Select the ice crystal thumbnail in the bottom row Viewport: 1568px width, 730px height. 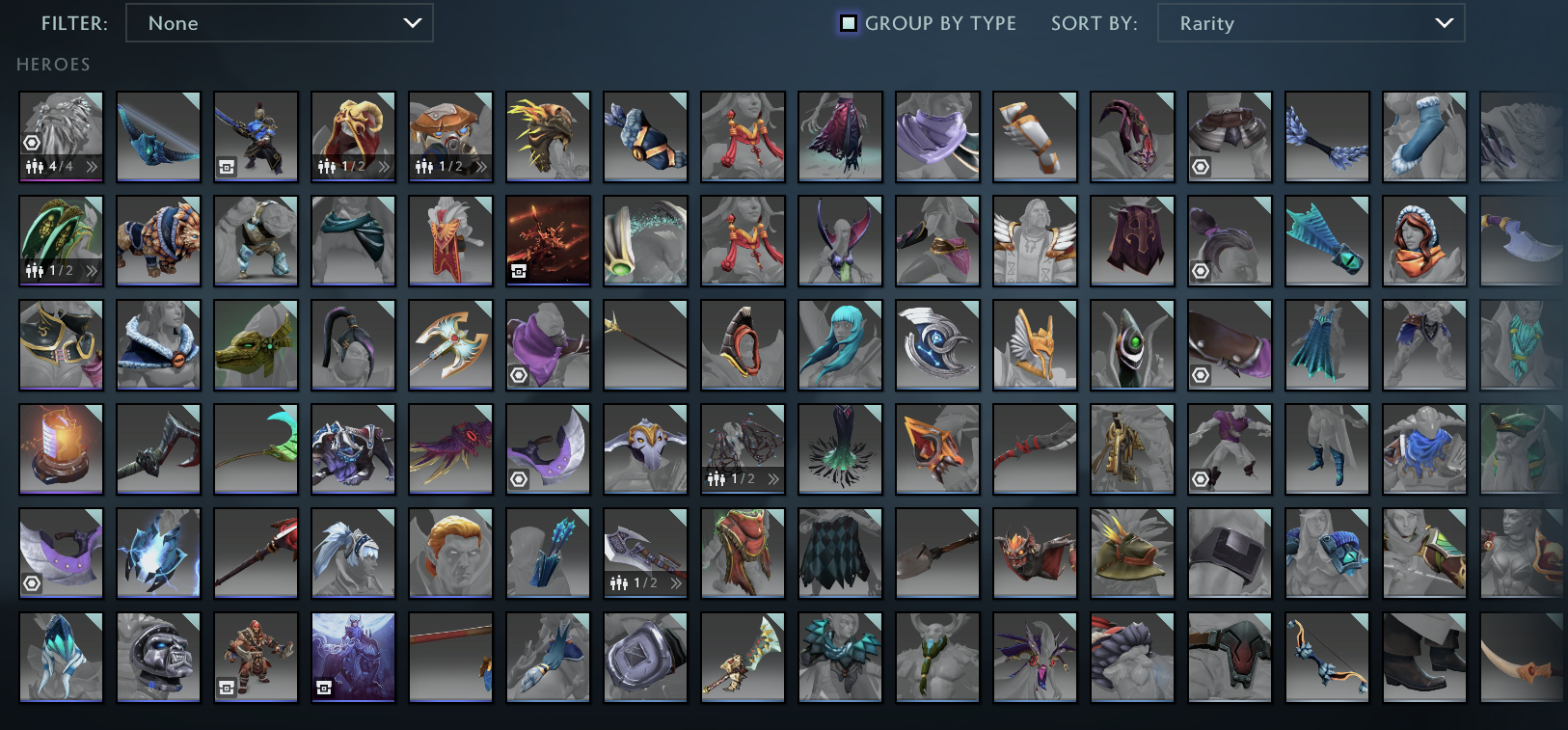pyautogui.click(x=61, y=658)
